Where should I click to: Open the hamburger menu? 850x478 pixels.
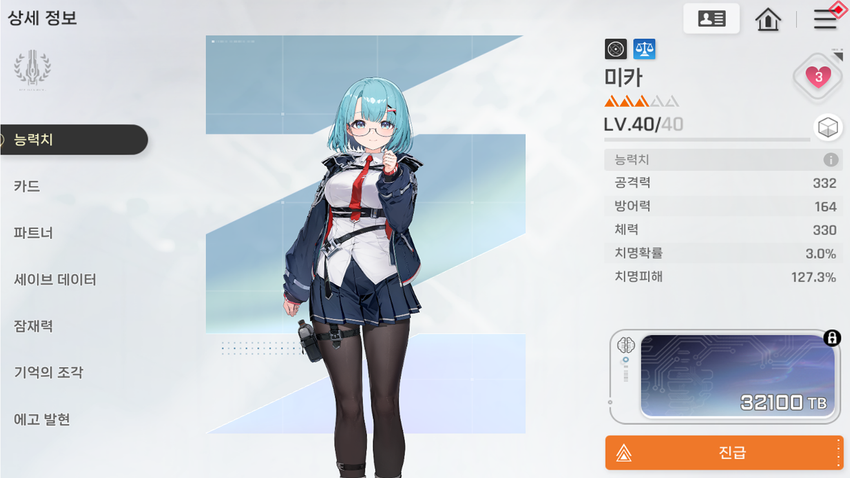(826, 18)
